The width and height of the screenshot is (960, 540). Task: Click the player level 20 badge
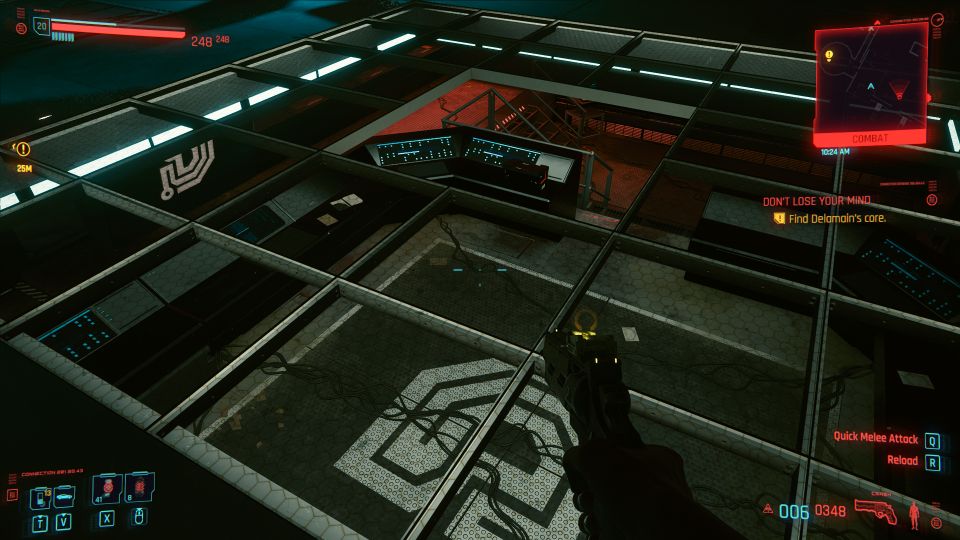[41, 27]
